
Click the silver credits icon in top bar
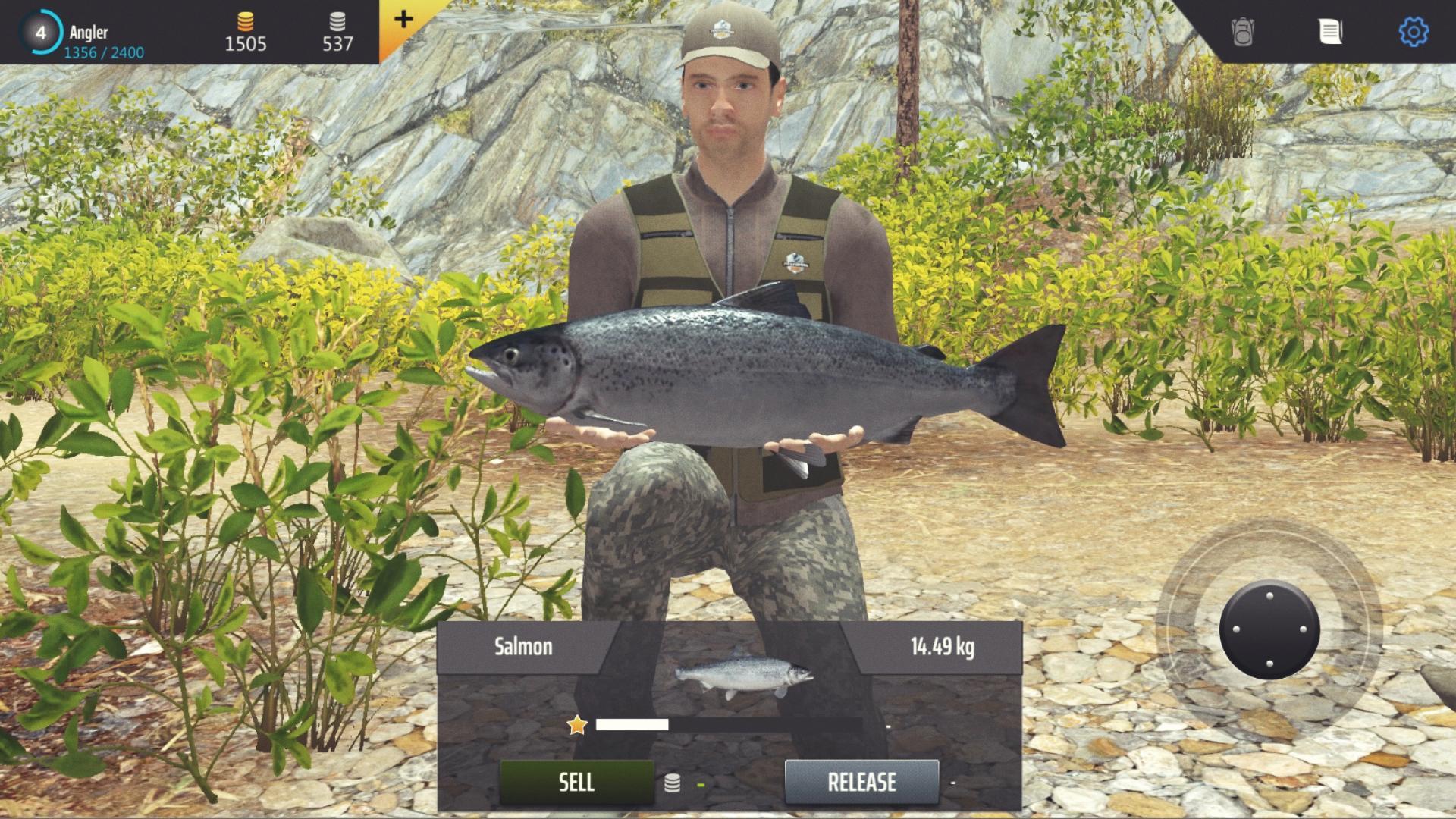click(x=336, y=22)
